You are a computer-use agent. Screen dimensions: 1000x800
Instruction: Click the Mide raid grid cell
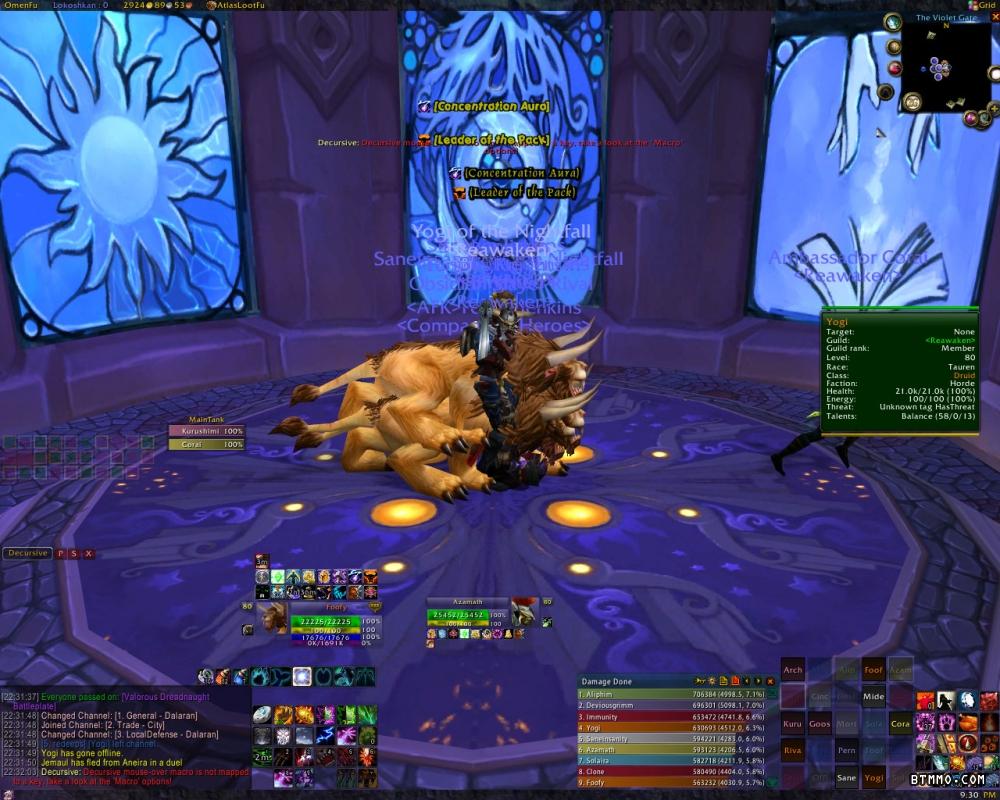pos(874,697)
